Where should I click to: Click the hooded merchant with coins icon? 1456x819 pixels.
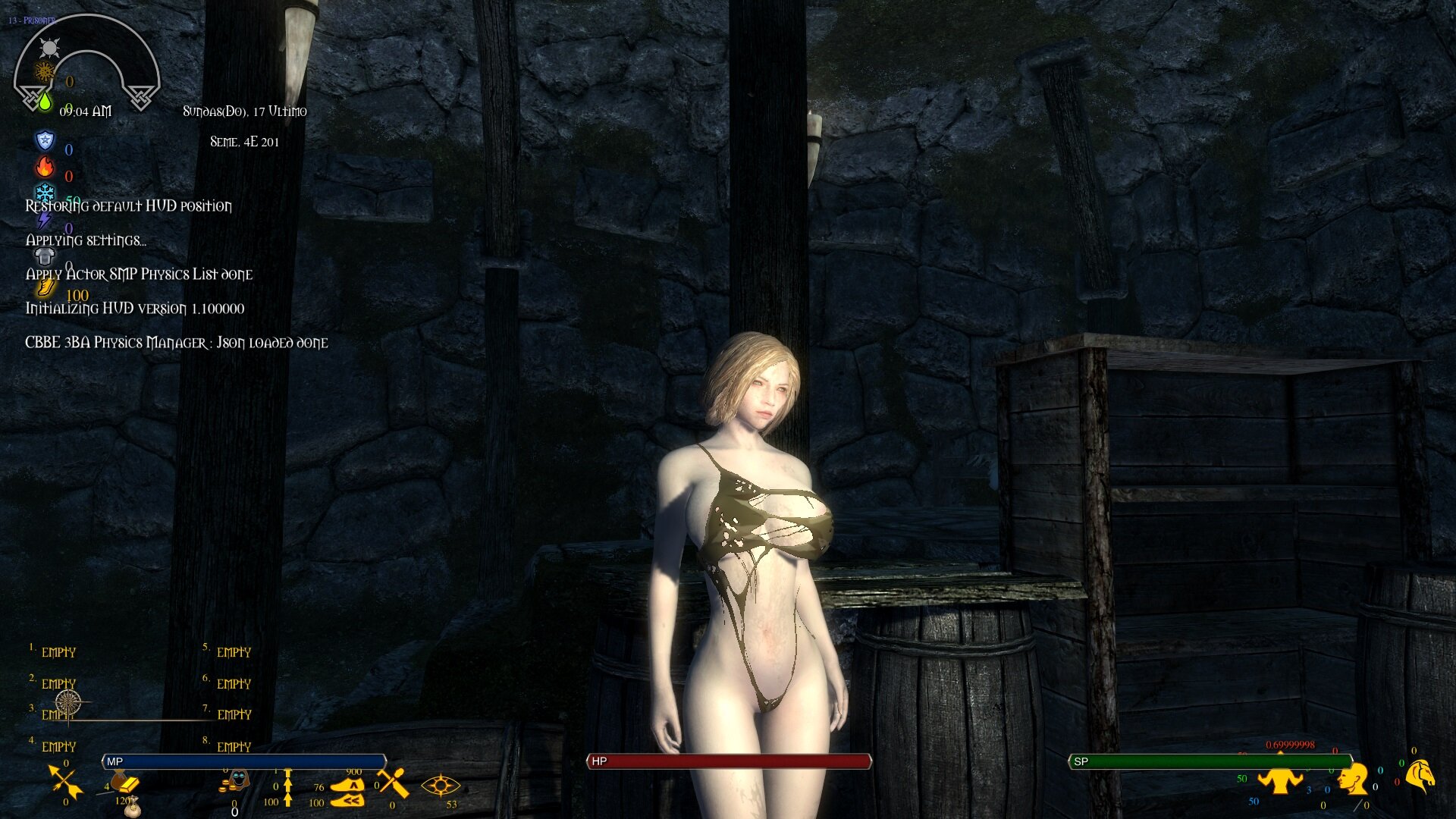(237, 781)
